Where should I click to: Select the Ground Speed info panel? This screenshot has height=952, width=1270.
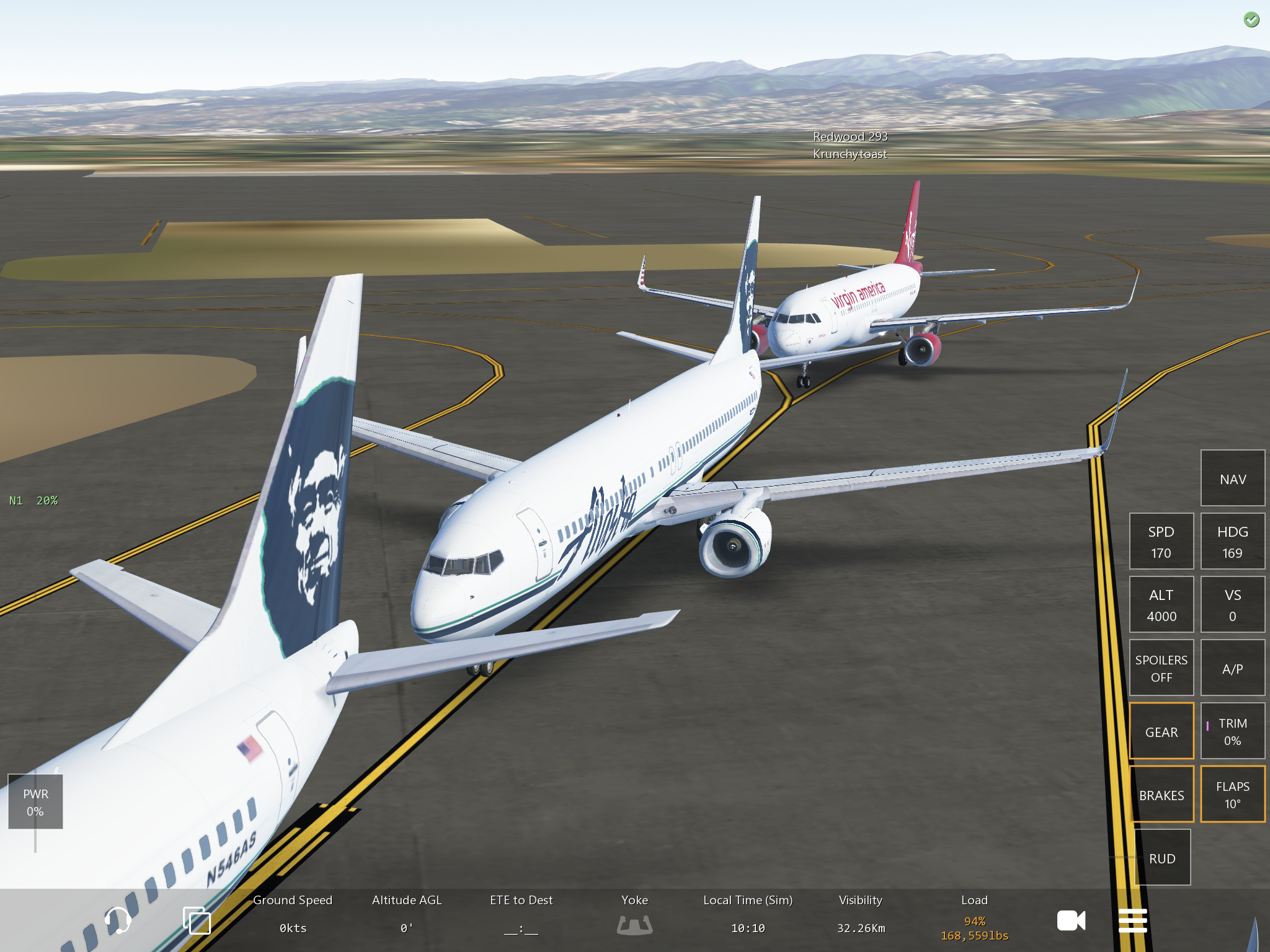coord(293,914)
